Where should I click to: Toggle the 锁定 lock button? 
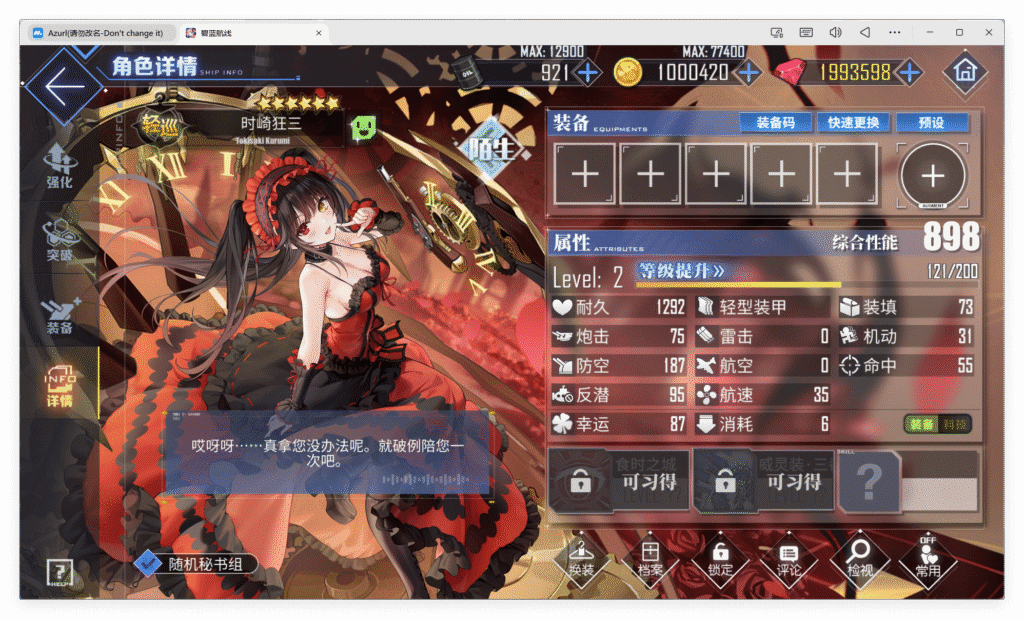pos(720,560)
